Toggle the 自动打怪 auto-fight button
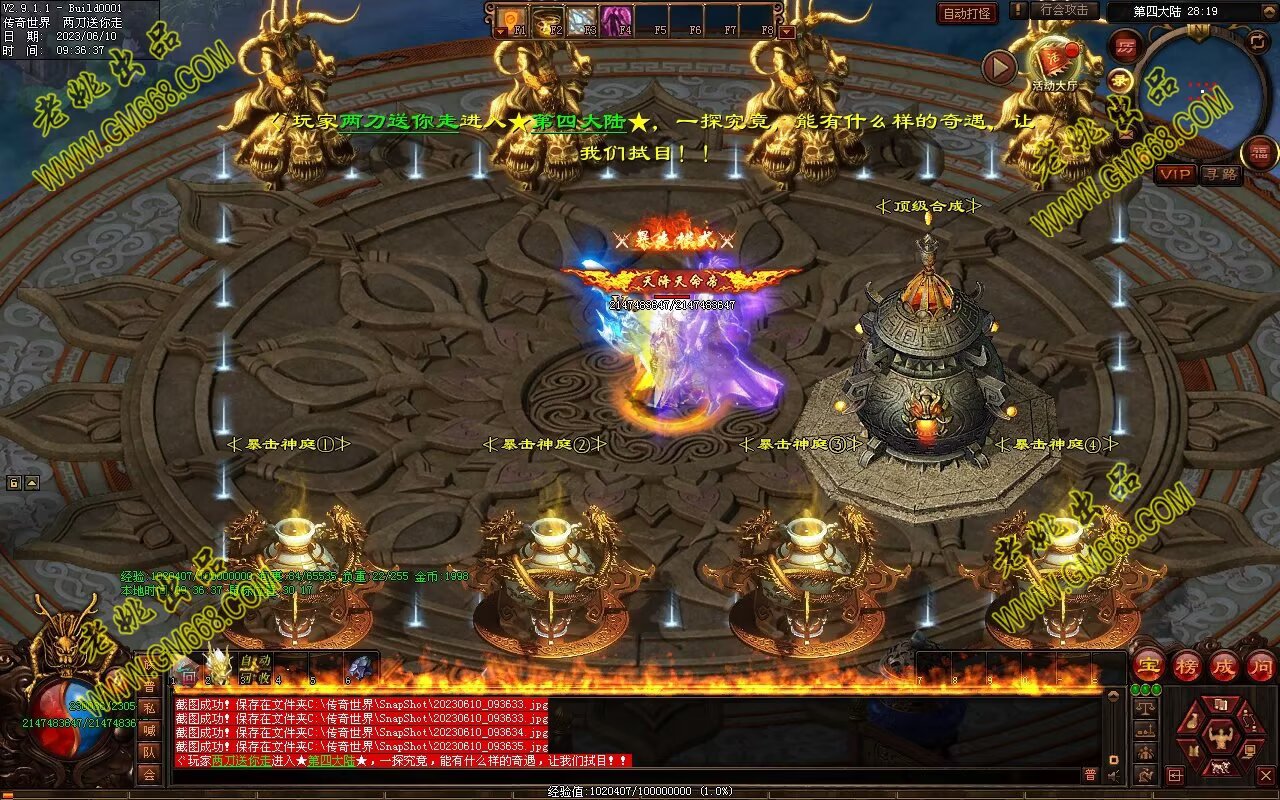Screen dimensions: 1280x800 (967, 13)
